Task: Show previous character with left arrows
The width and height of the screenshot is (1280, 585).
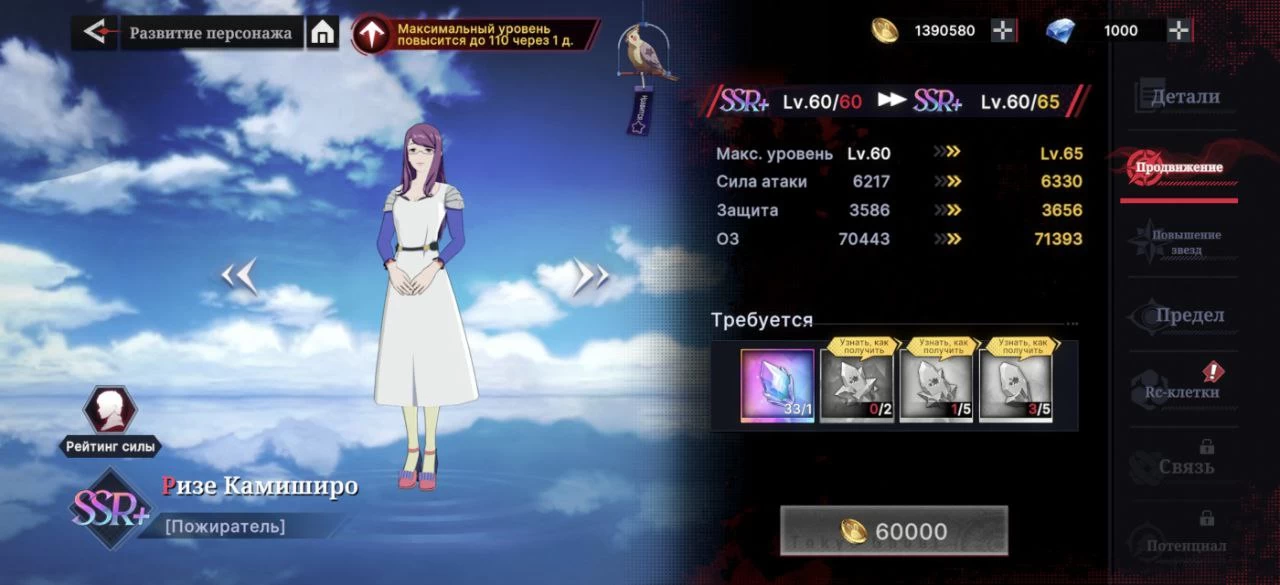Action: 239,276
